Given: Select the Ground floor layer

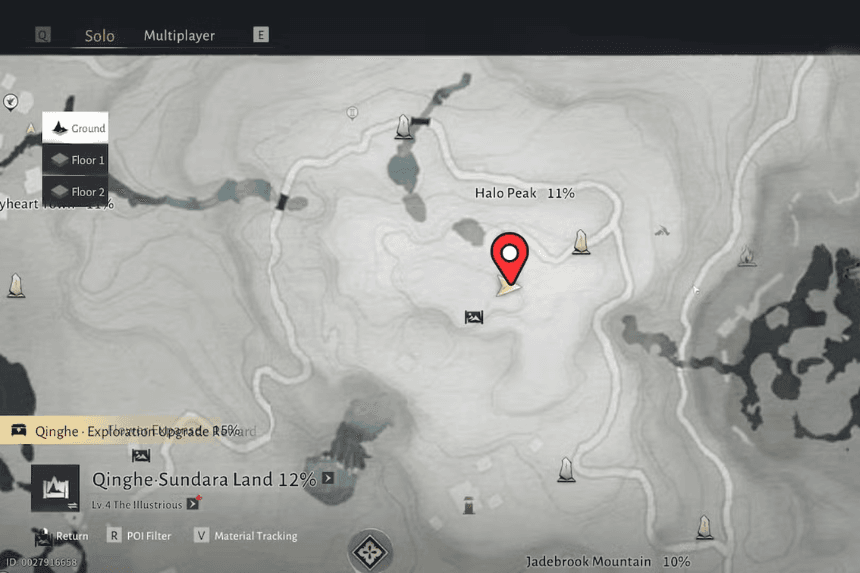Looking at the screenshot, I should click(x=76, y=128).
